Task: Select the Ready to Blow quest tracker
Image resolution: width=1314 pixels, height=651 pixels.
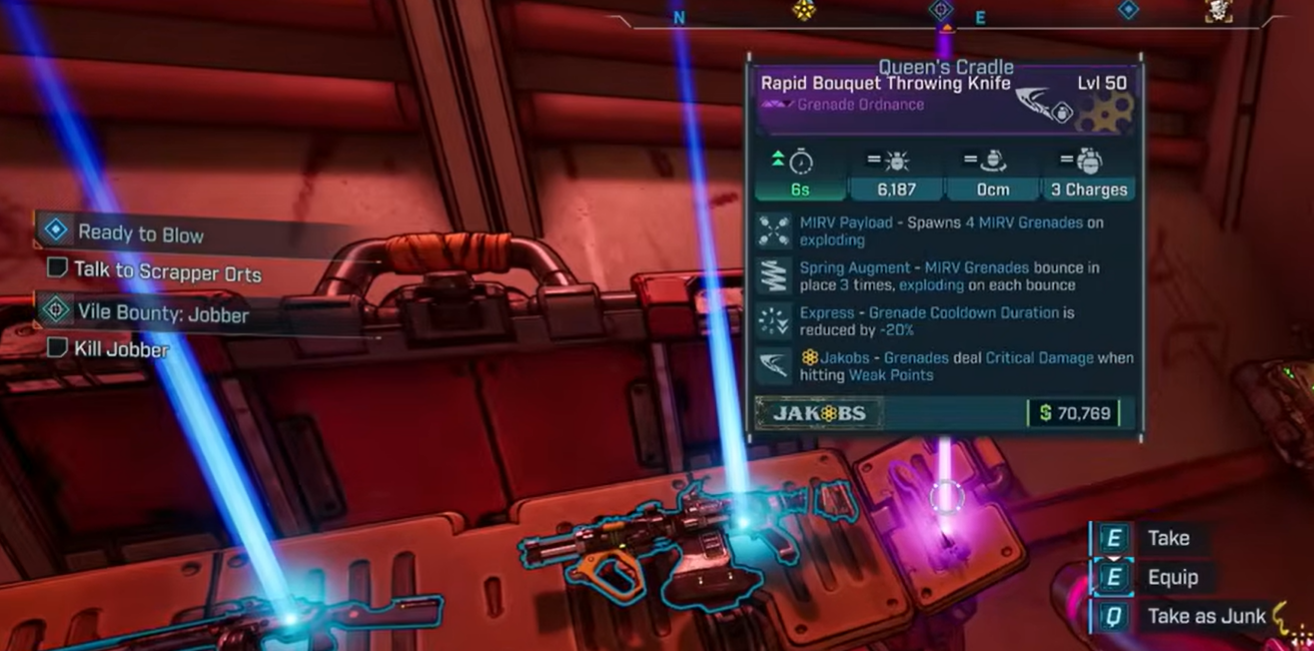Action: coord(140,234)
